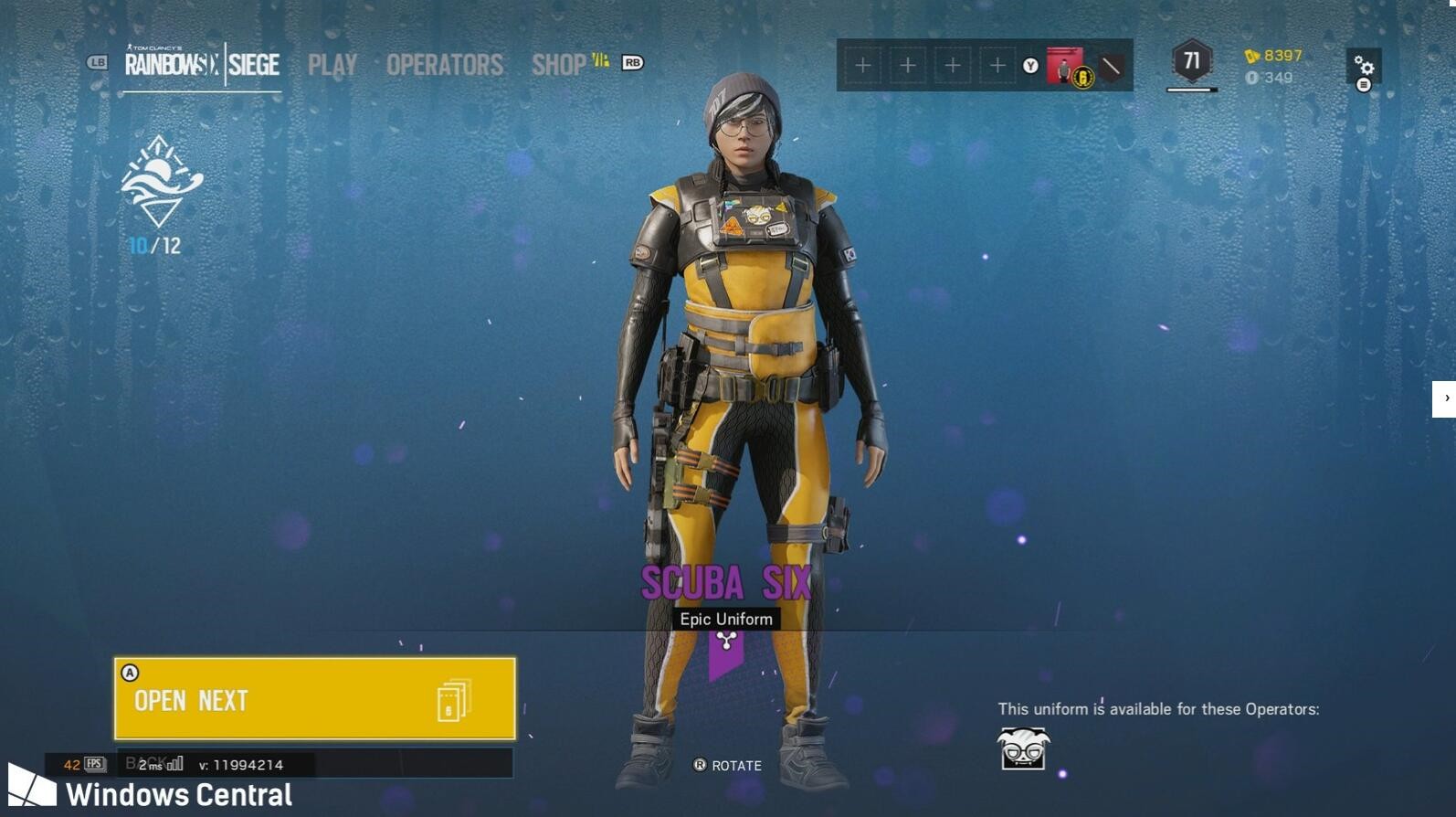1456x817 pixels.
Task: Select the Dokkaebi operator icon
Action: pos(1023,748)
